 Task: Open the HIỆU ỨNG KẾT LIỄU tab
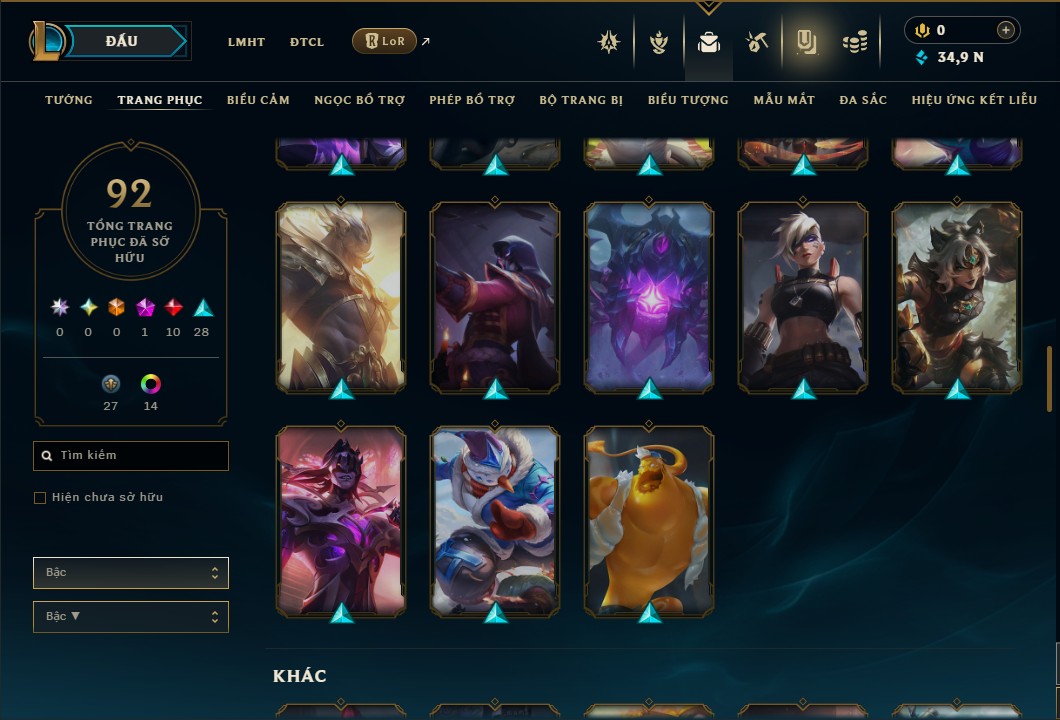coord(974,100)
